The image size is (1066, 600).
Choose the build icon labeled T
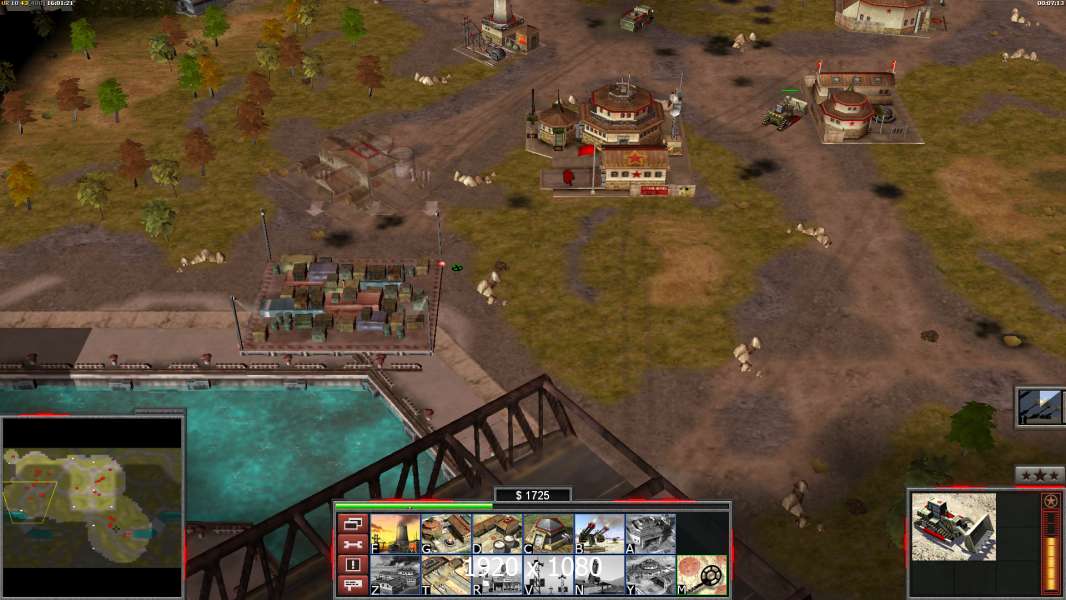tap(446, 575)
